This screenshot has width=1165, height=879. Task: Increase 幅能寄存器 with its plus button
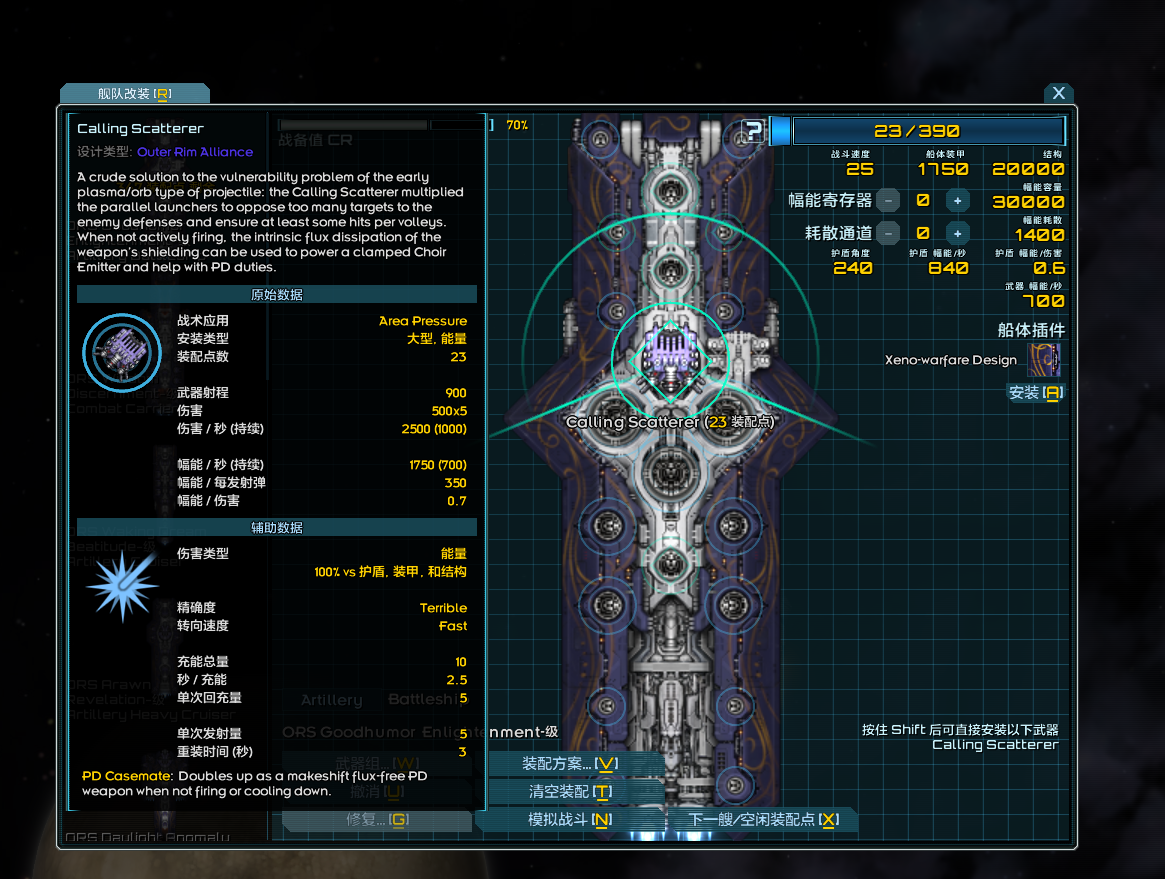tap(957, 201)
